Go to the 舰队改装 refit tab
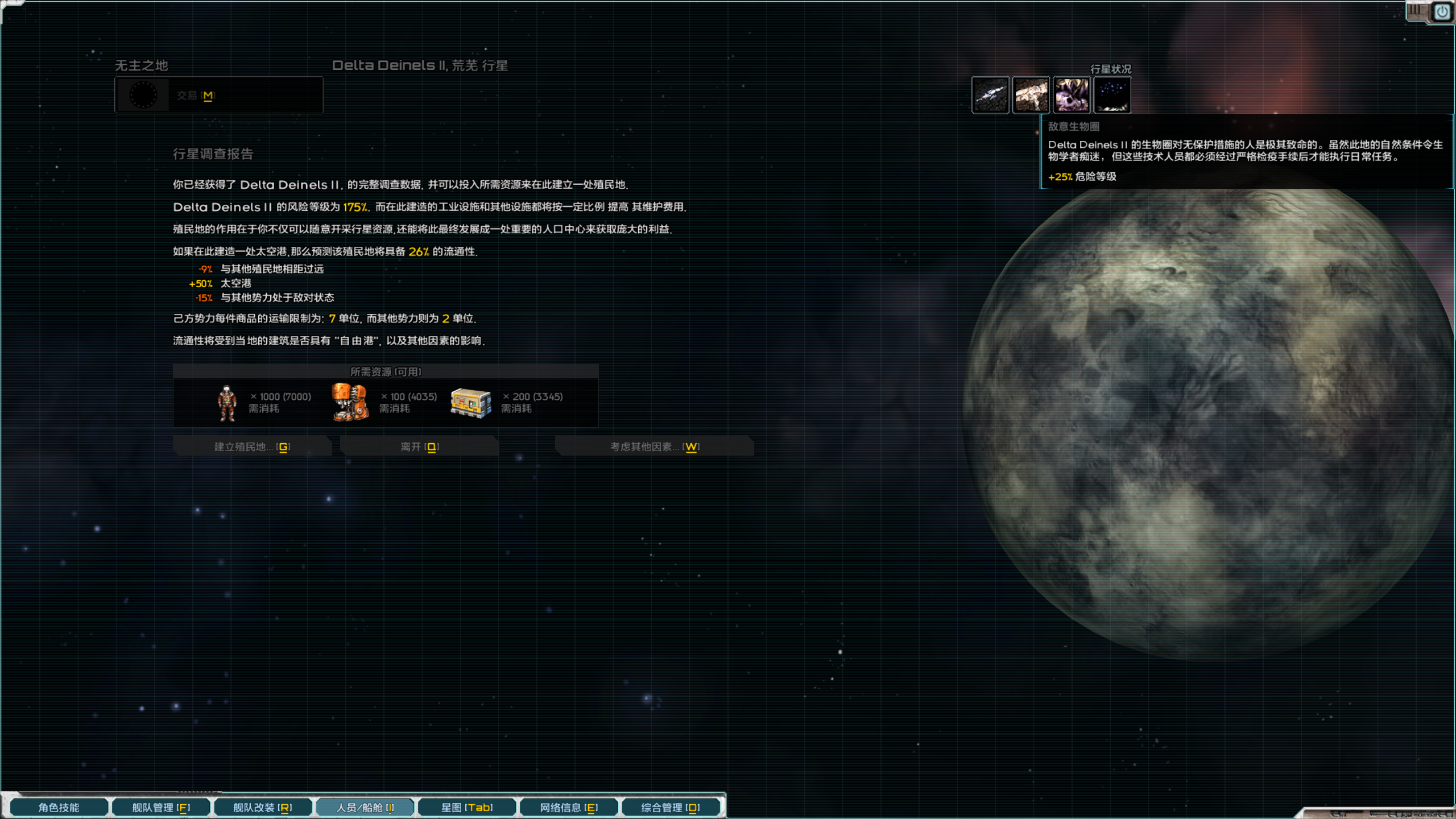Screen dimensions: 1456x819 coord(263,807)
